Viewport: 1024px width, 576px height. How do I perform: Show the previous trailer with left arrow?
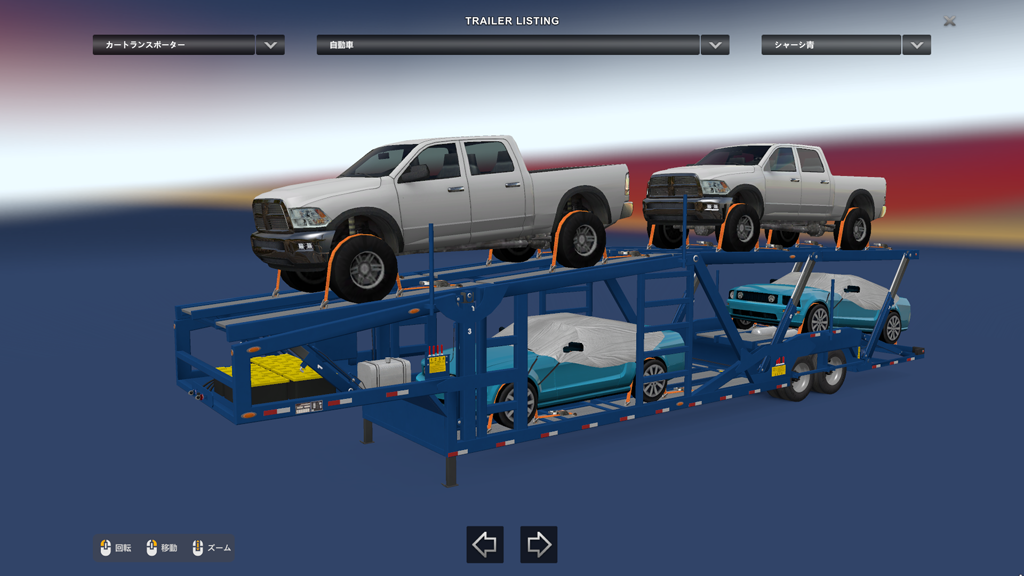click(485, 544)
